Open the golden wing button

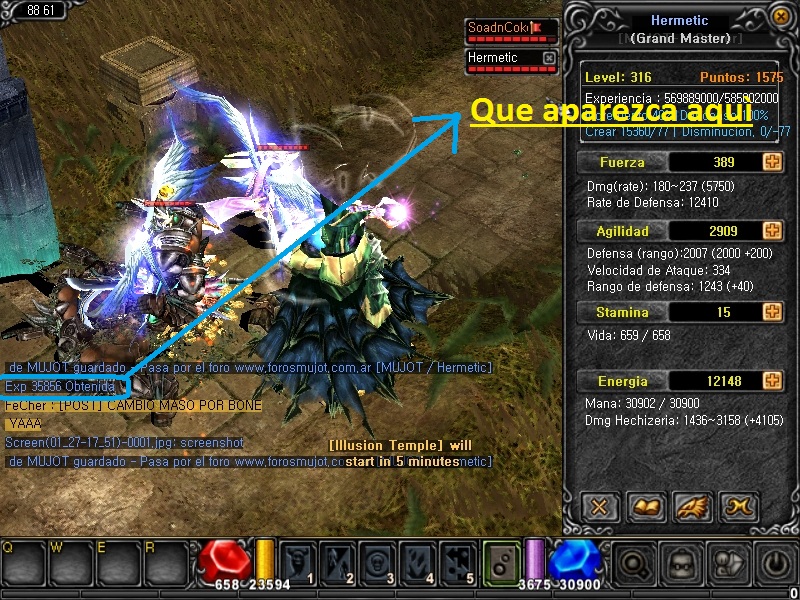click(692, 506)
